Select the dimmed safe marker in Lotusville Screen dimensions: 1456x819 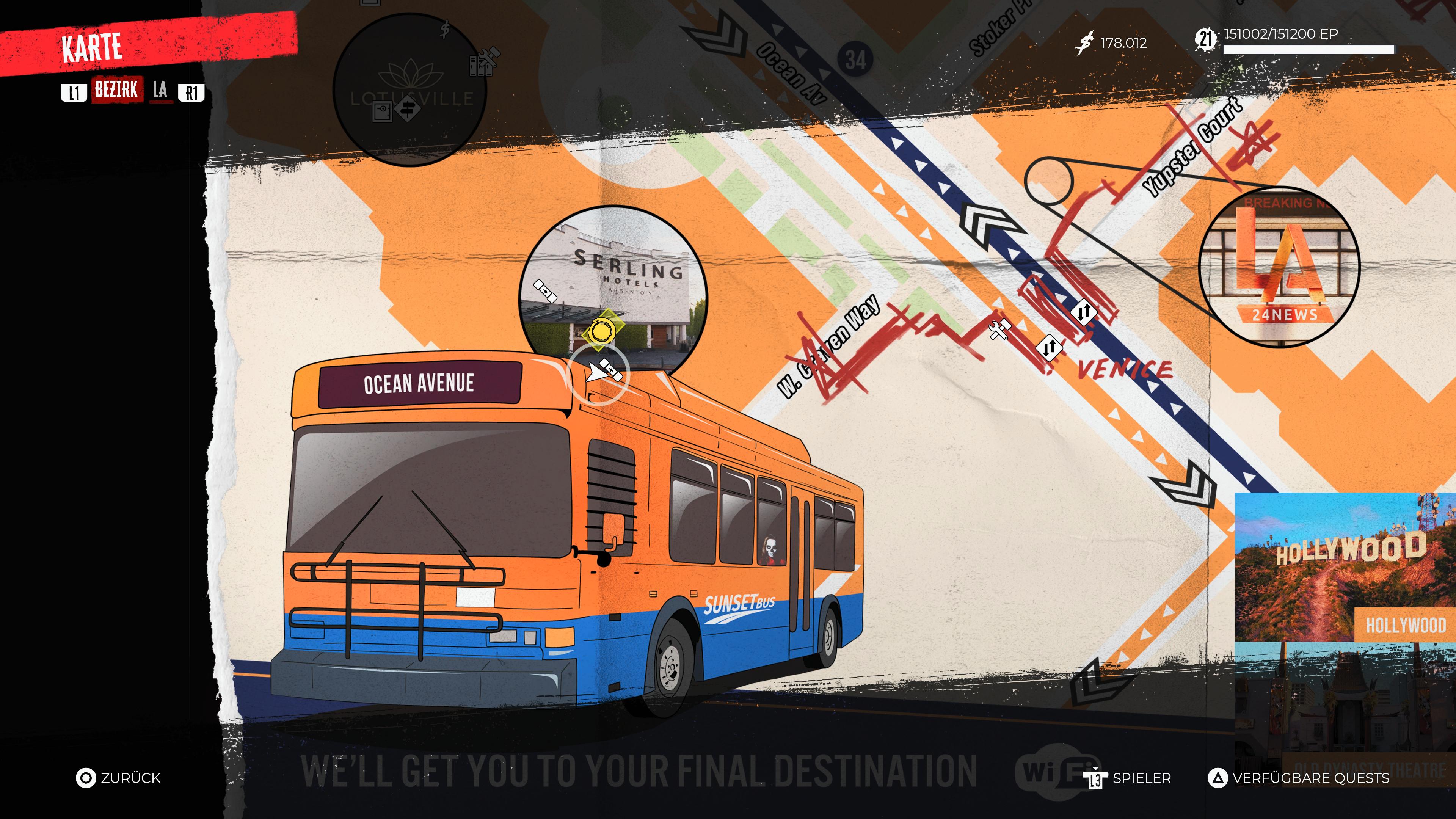pyautogui.click(x=383, y=111)
